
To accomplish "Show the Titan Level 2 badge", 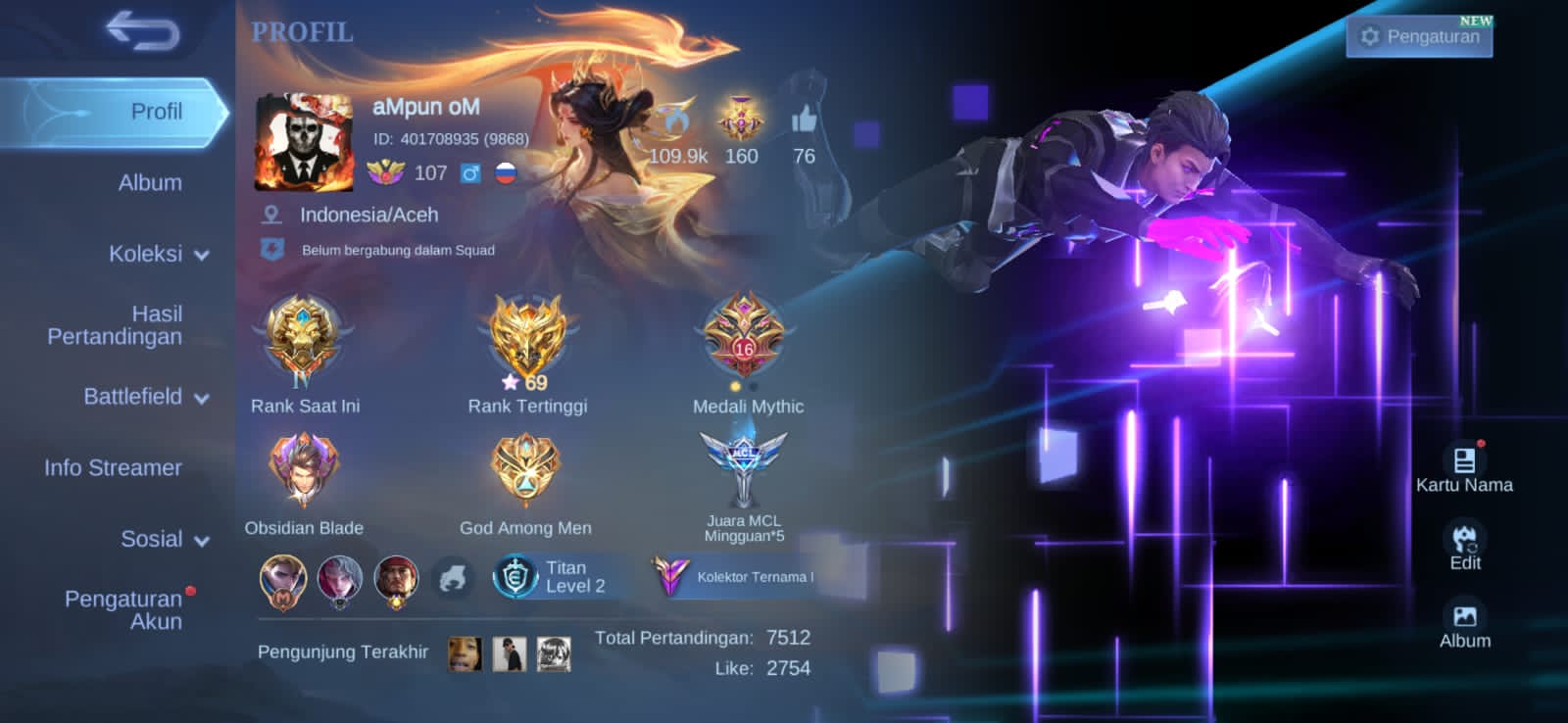I will 551,577.
